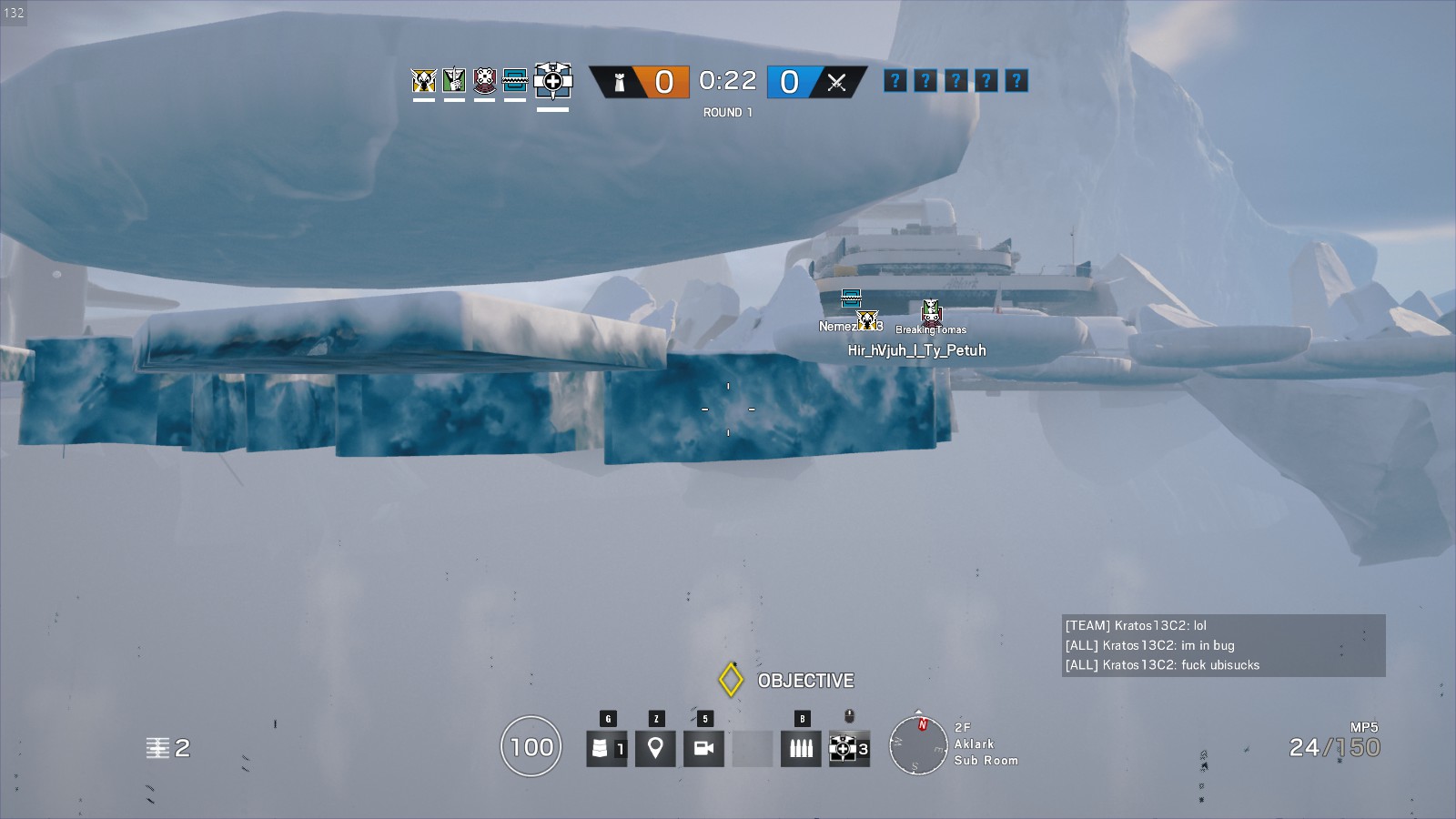
Task: Click the 0:22 round timer
Action: click(726, 81)
